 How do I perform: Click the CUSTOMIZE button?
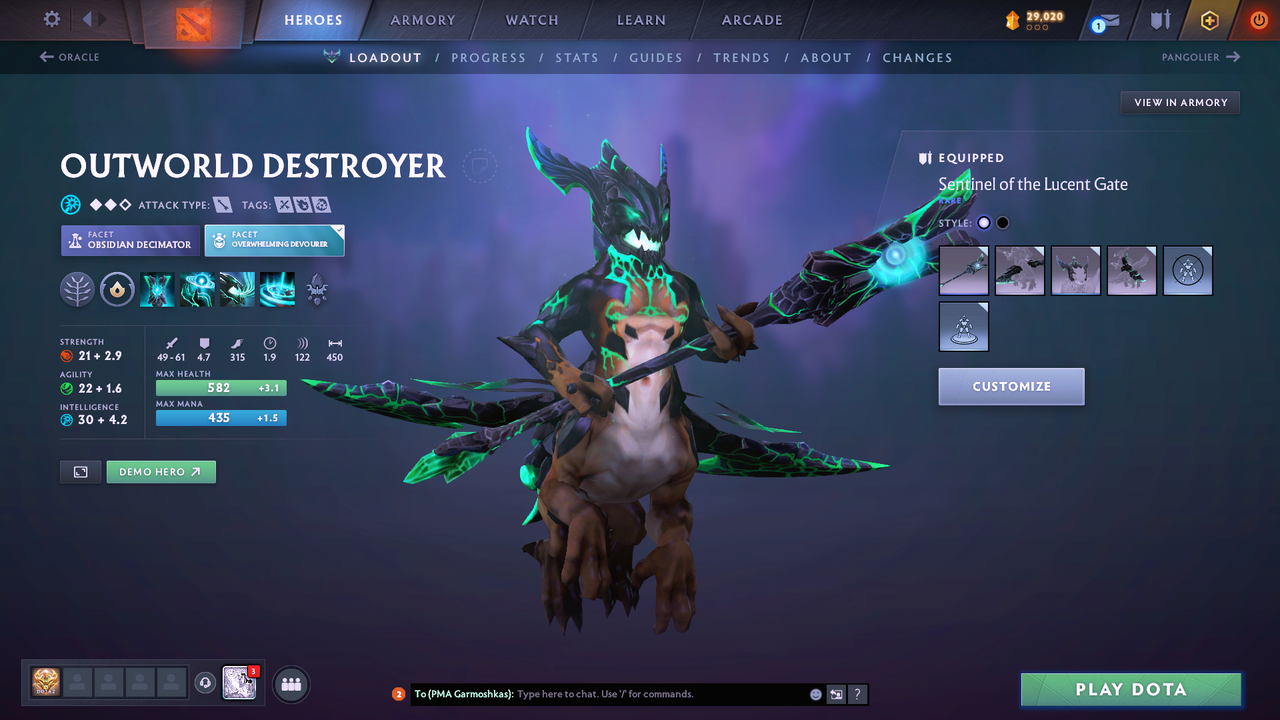(x=1011, y=386)
